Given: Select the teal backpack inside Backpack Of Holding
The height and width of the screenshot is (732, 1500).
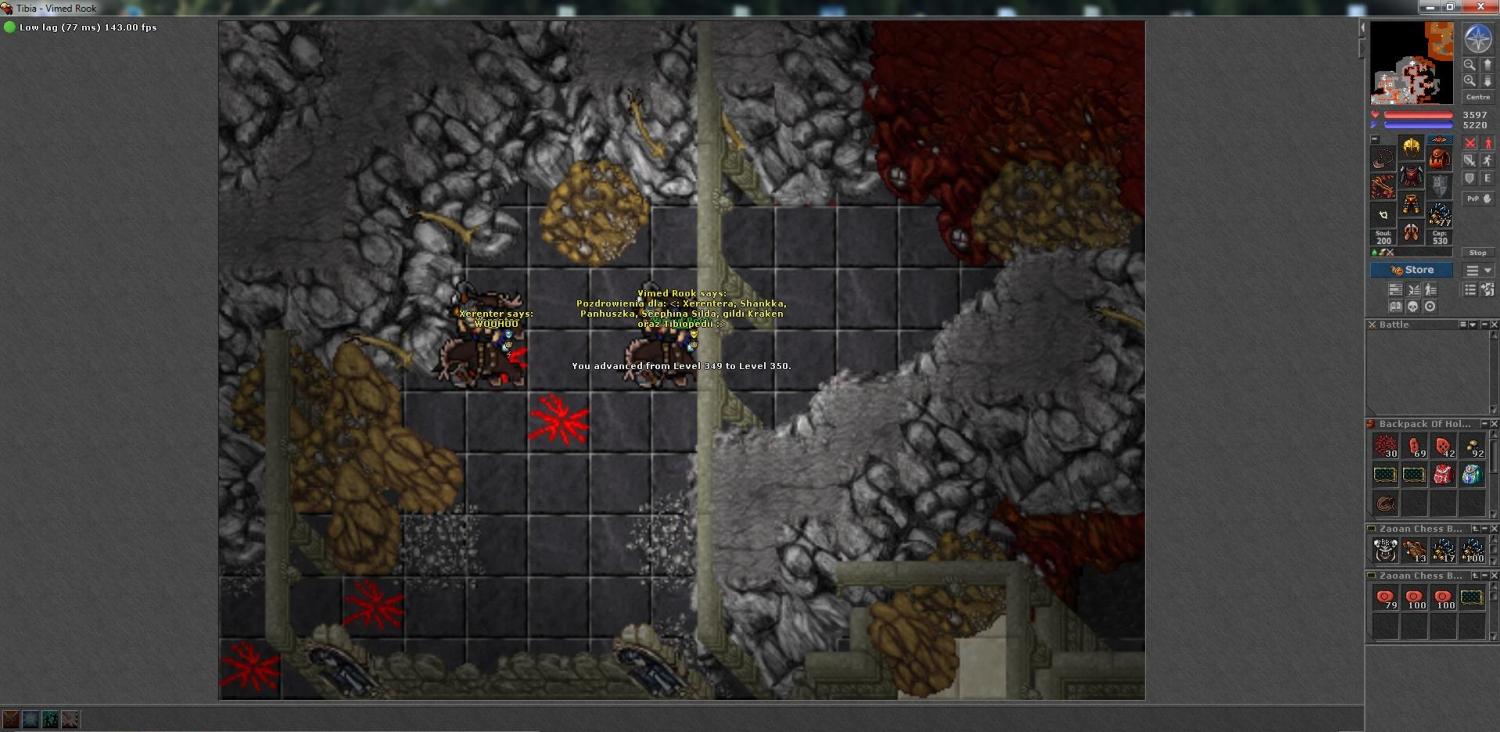Looking at the screenshot, I should tap(1471, 475).
